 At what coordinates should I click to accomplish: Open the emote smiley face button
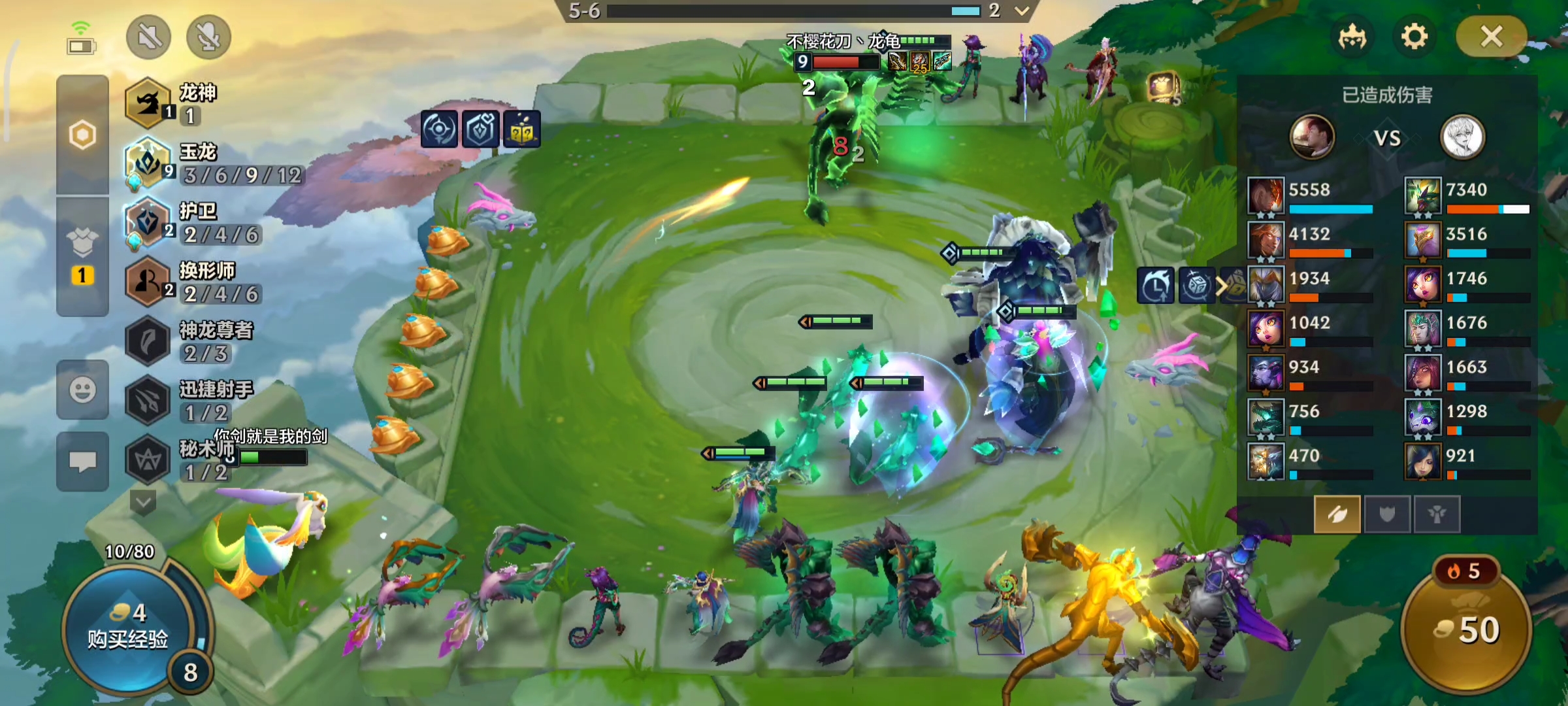click(82, 390)
